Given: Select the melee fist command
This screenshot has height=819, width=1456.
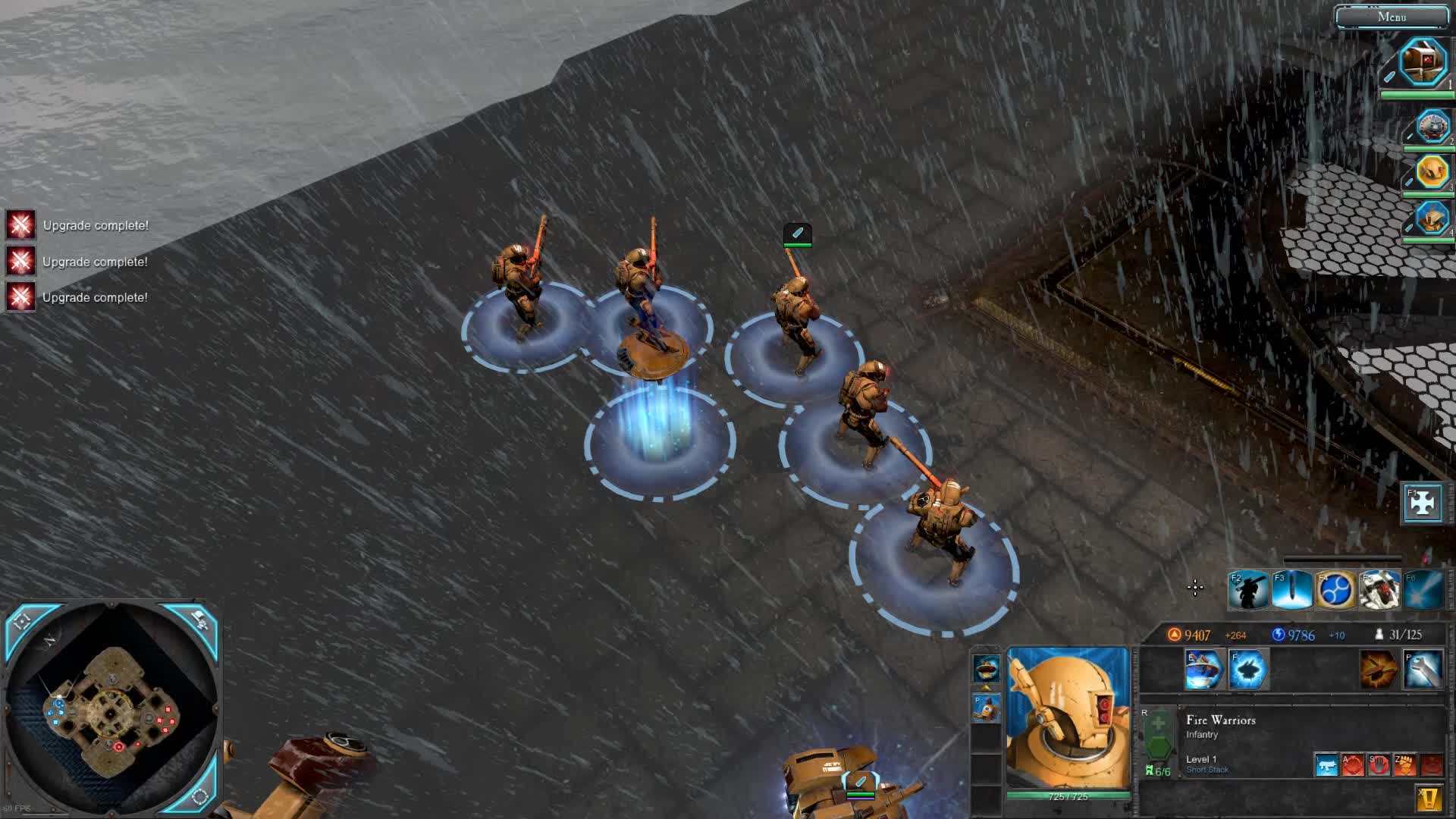Looking at the screenshot, I should (1404, 764).
